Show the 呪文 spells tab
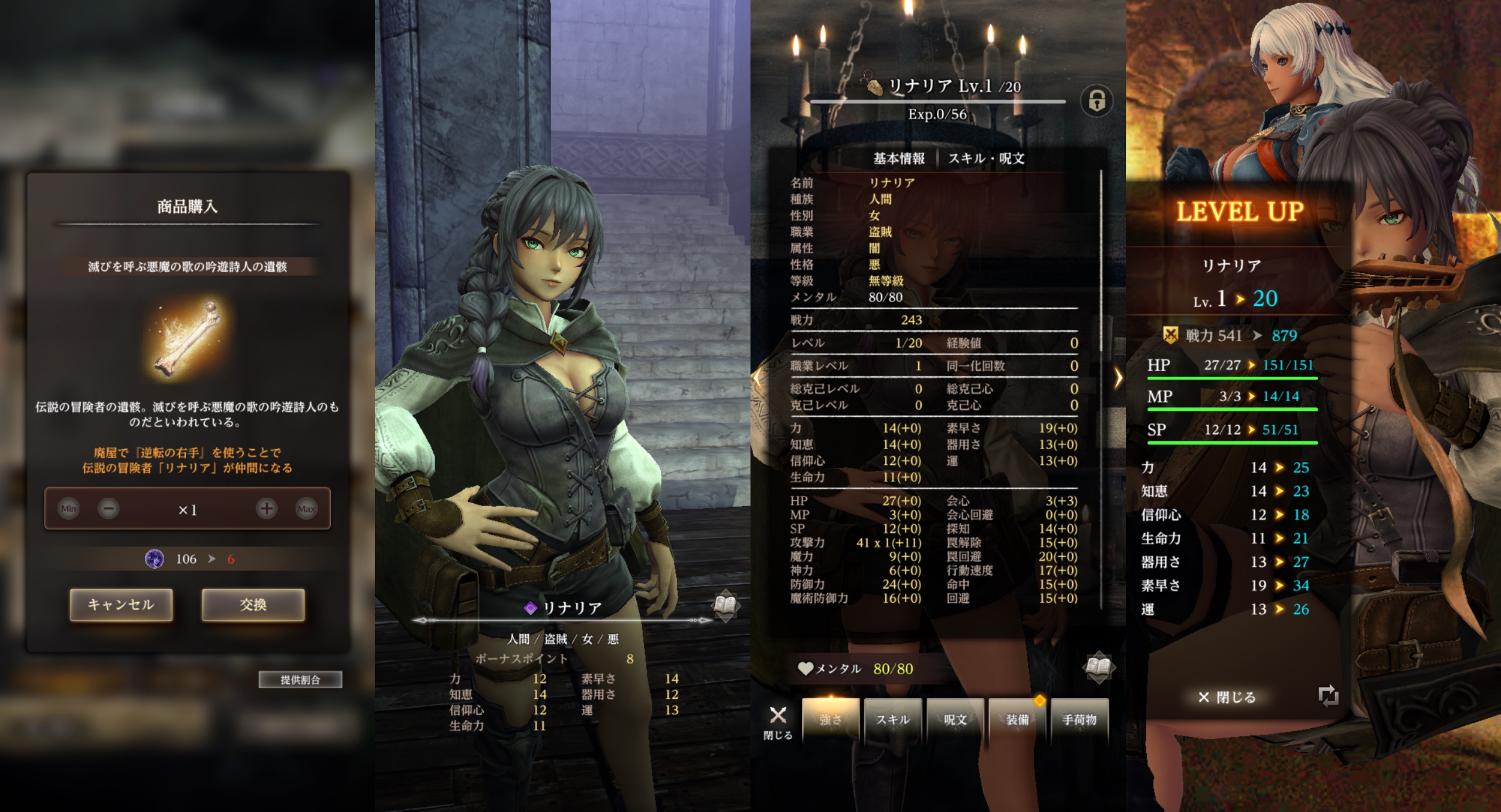This screenshot has width=1501, height=812. click(x=955, y=719)
